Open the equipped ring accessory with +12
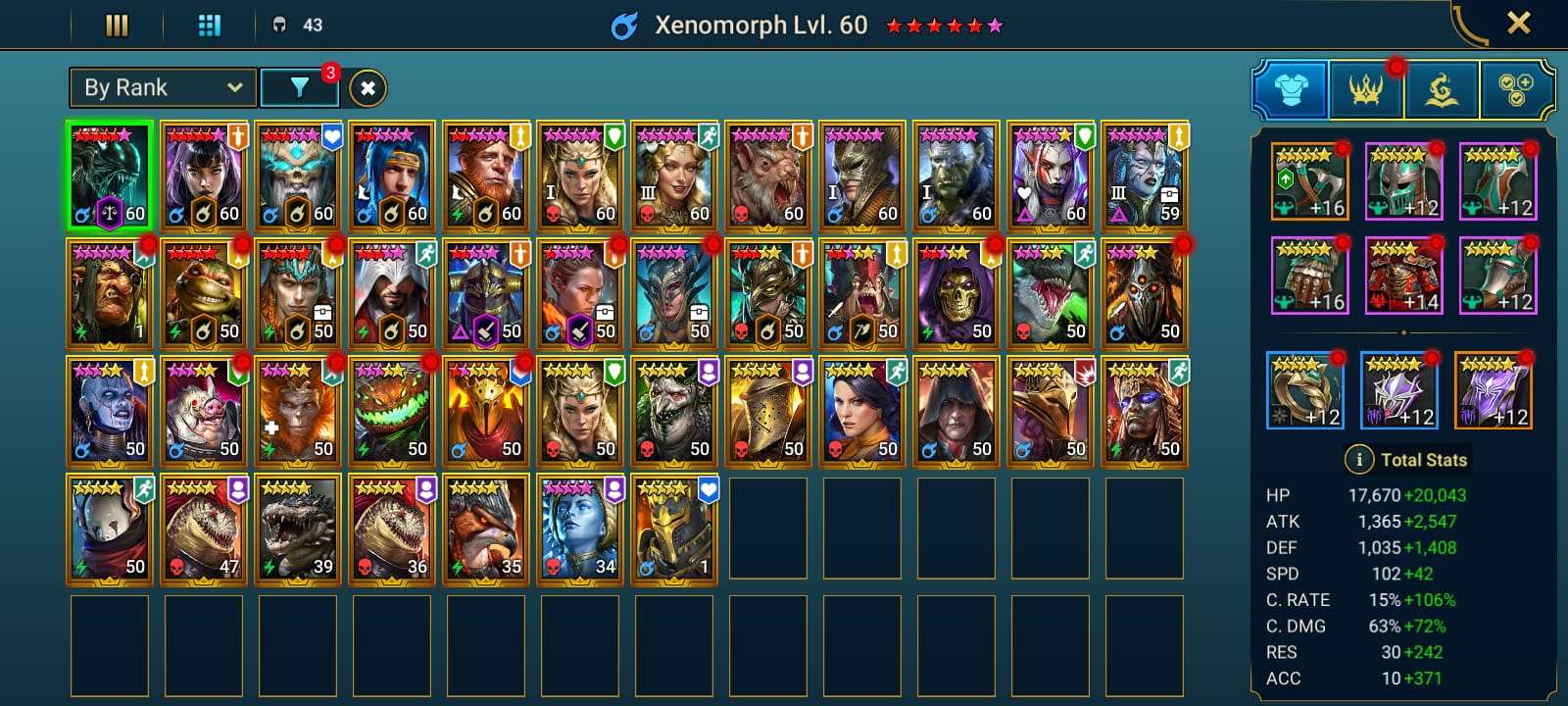Viewport: 1568px width, 706px height. point(1307,388)
